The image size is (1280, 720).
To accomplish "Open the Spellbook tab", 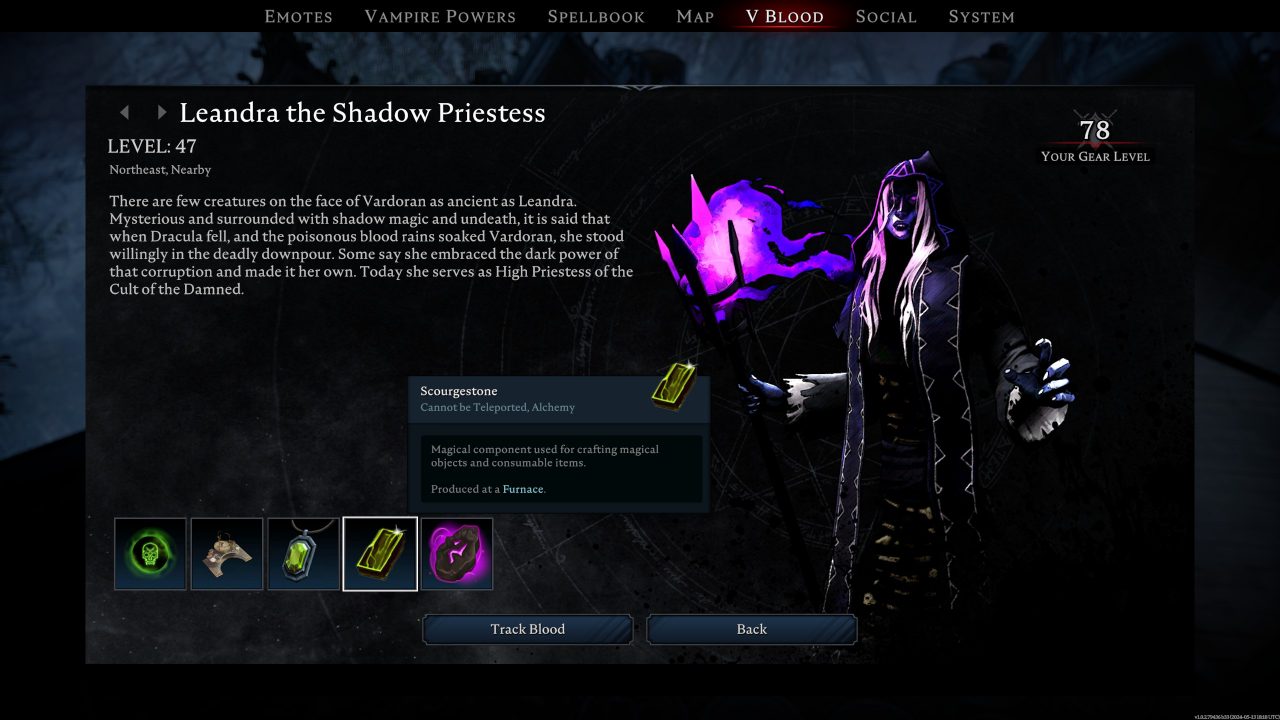I will tap(595, 16).
